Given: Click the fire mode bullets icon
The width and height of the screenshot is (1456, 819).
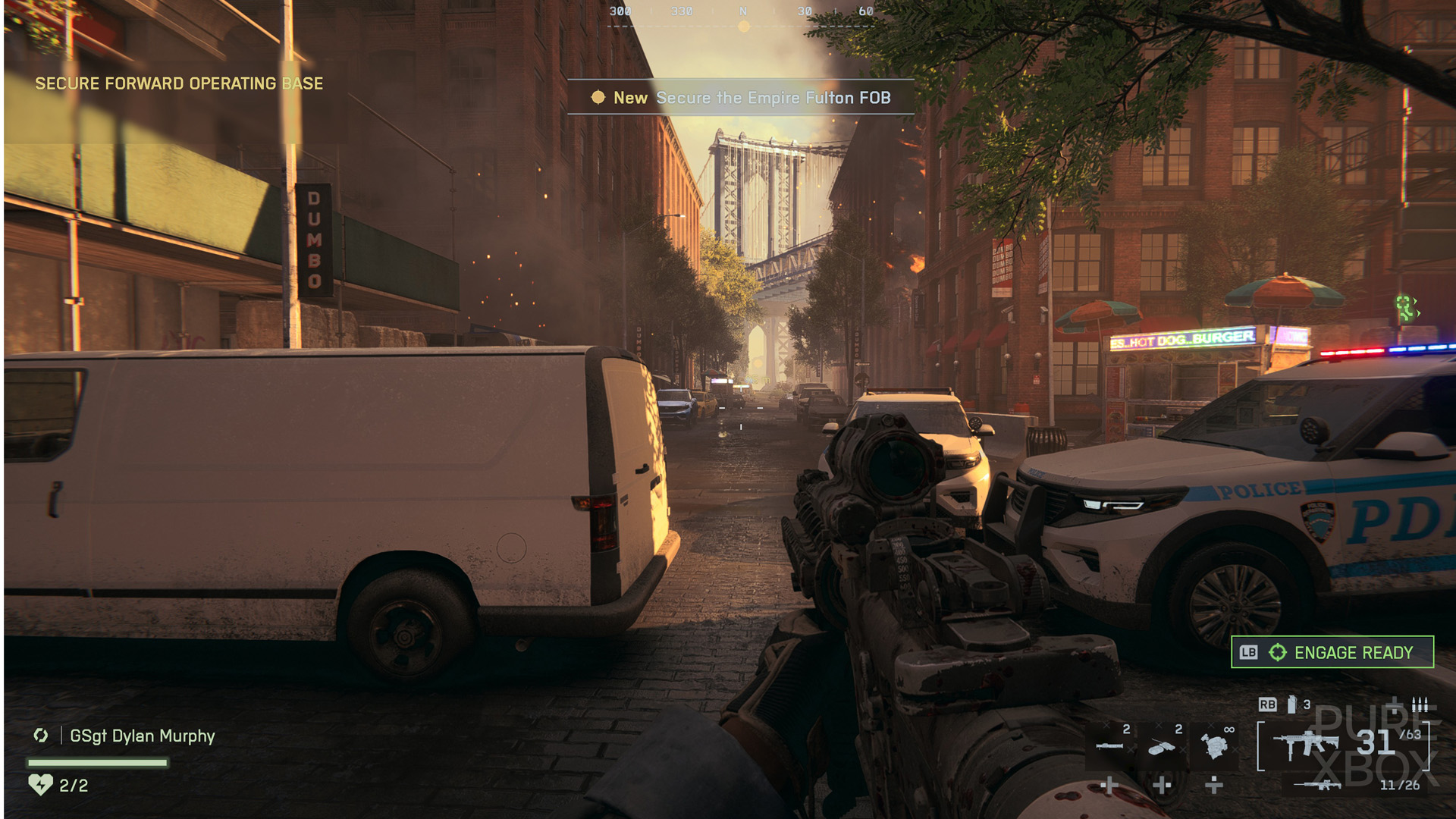Looking at the screenshot, I should [x=1420, y=704].
